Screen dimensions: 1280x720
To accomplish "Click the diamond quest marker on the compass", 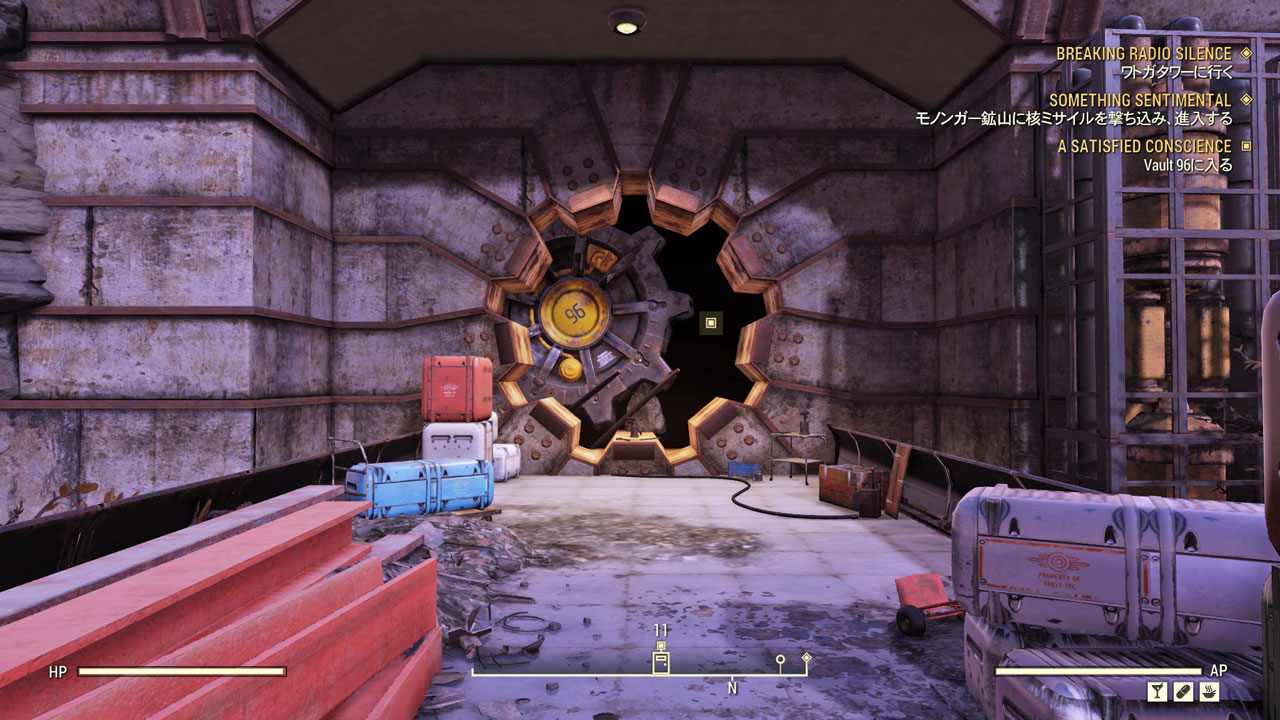I will point(806,658).
